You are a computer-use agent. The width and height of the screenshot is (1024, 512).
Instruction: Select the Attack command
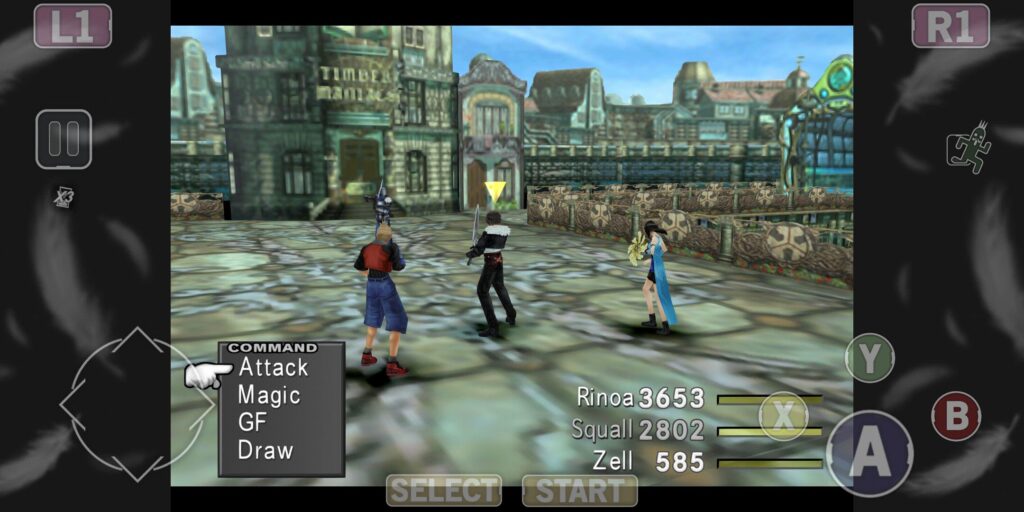273,368
